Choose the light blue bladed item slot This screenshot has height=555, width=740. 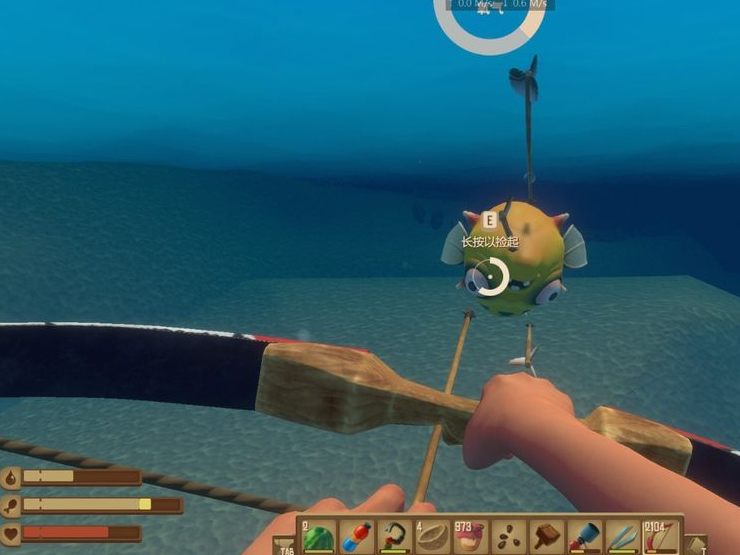pos(622,536)
